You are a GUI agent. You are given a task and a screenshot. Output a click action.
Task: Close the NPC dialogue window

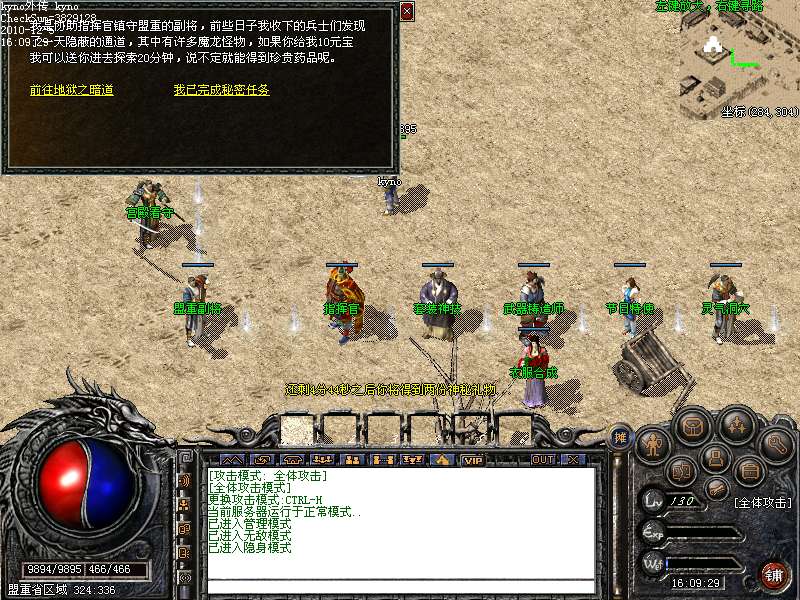pos(407,12)
